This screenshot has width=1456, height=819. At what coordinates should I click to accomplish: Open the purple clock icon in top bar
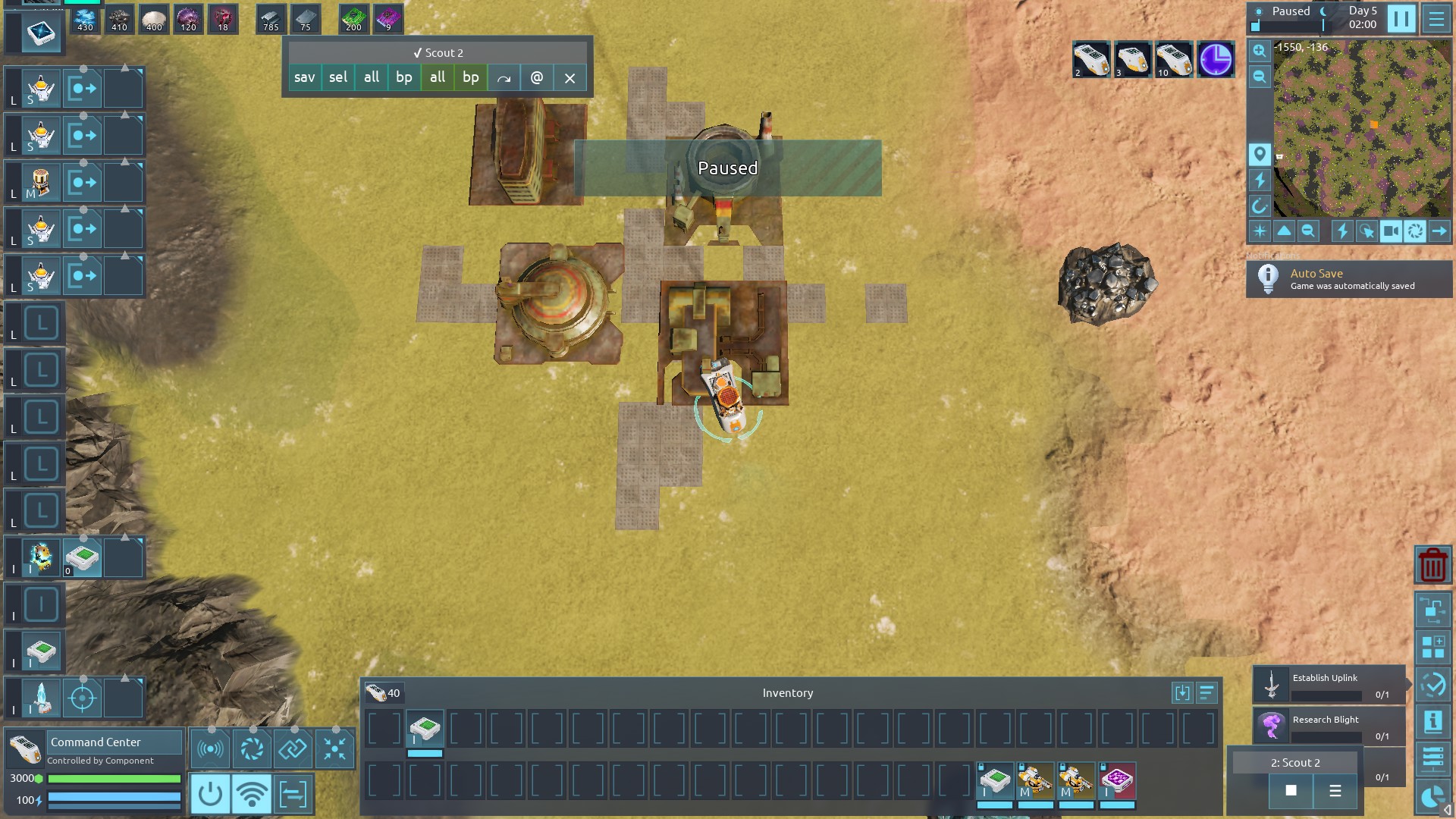point(1215,60)
